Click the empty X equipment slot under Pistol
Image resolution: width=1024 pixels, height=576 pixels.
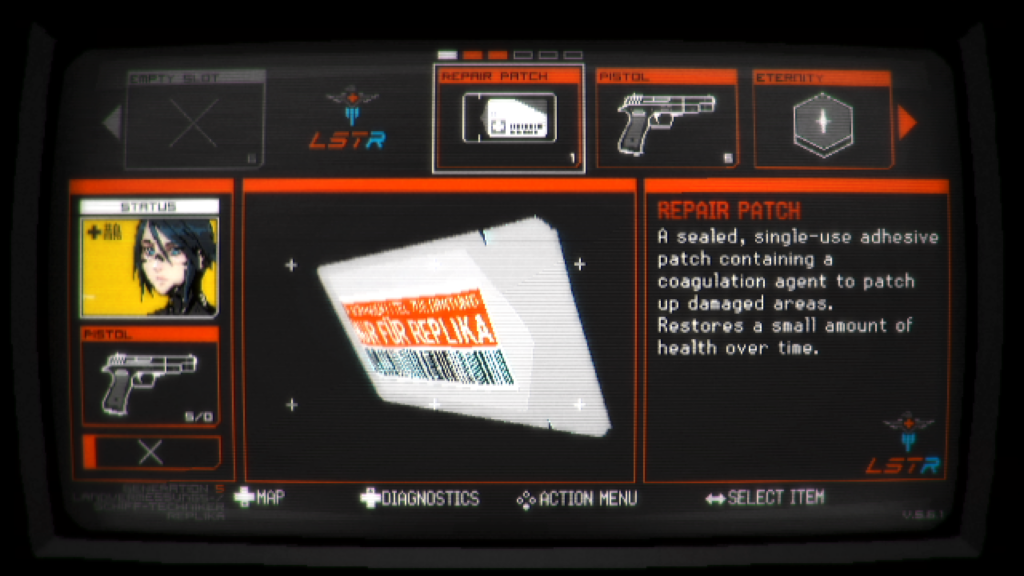coord(151,452)
